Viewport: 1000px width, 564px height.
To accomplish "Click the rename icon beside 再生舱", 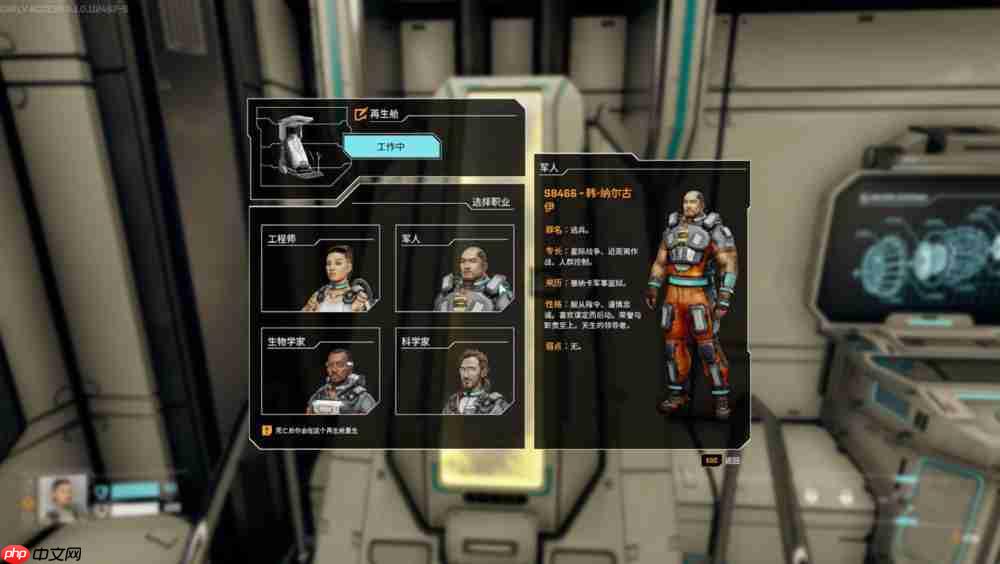I will click(x=360, y=114).
